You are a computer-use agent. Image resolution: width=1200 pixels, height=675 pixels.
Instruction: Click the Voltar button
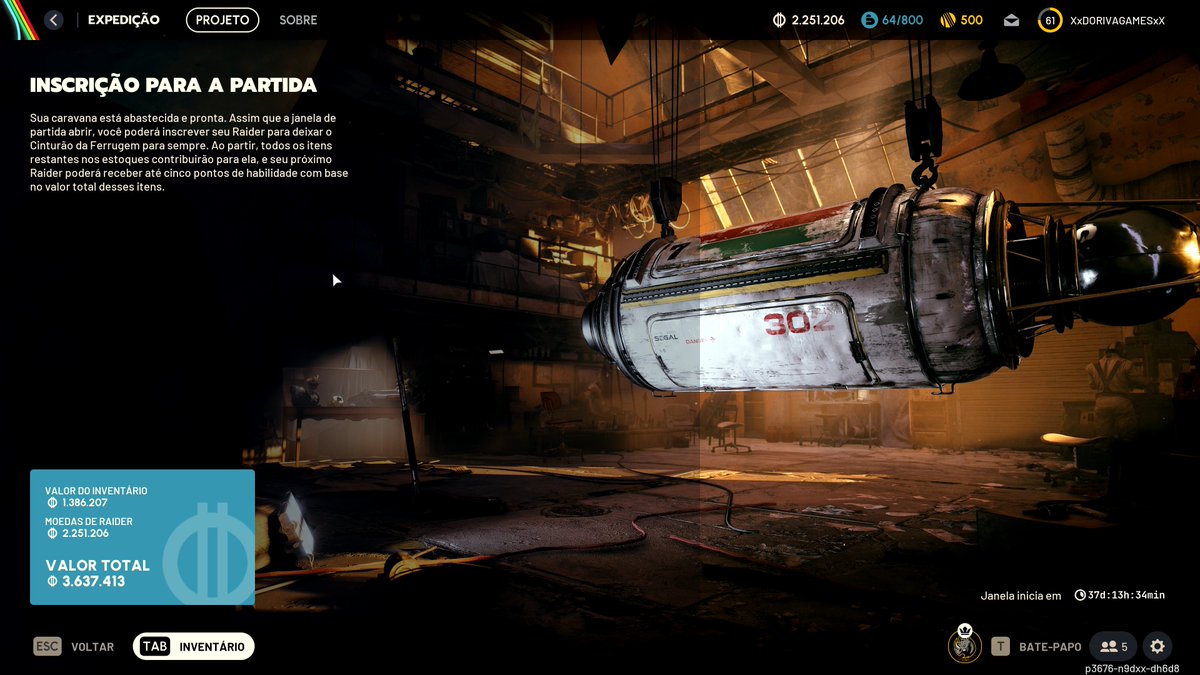click(x=74, y=647)
